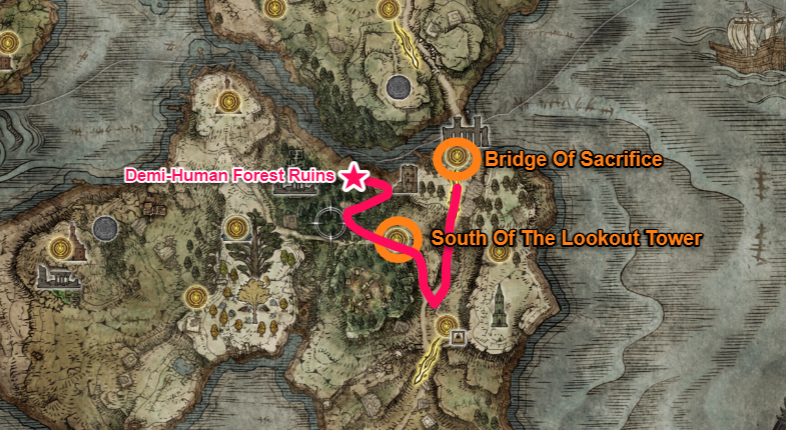Click the white crosshair map cursor

pos(327,220)
